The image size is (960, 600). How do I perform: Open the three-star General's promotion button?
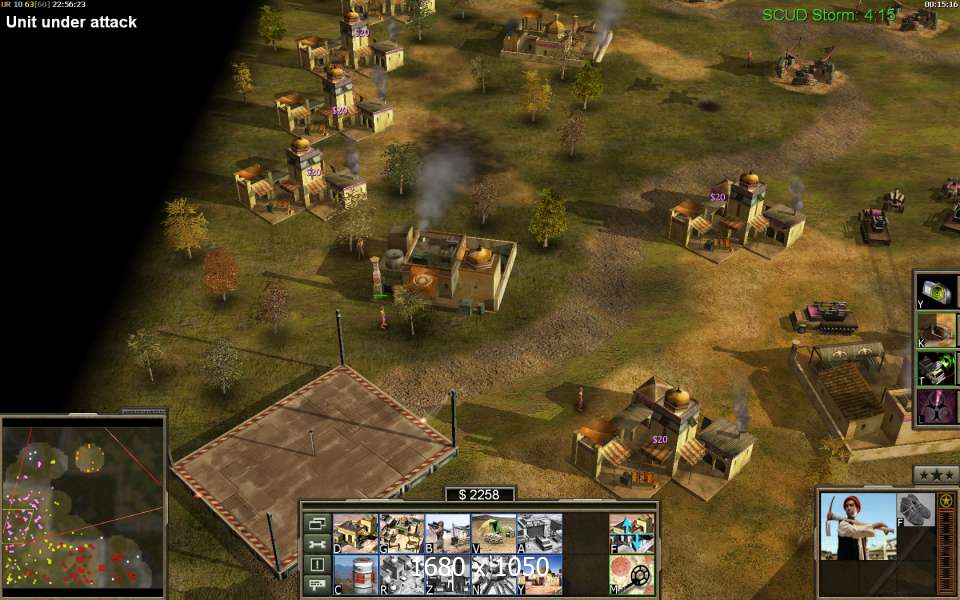(936, 474)
